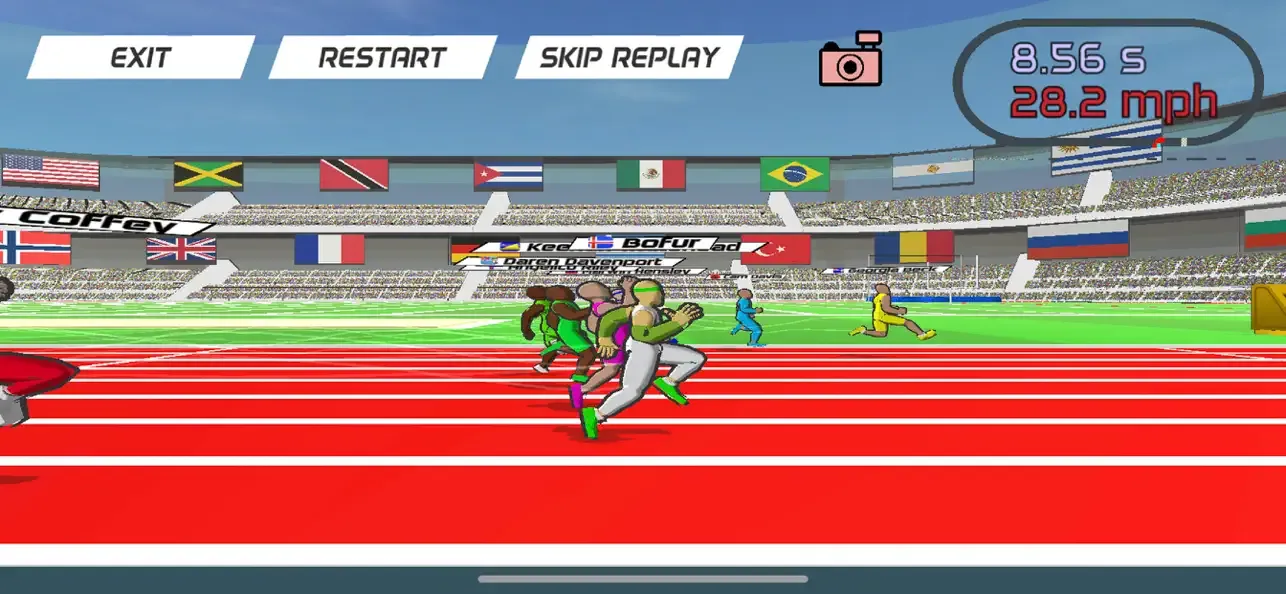The height and width of the screenshot is (594, 1286).
Task: Tap the pink camera icon
Action: [x=850, y=60]
